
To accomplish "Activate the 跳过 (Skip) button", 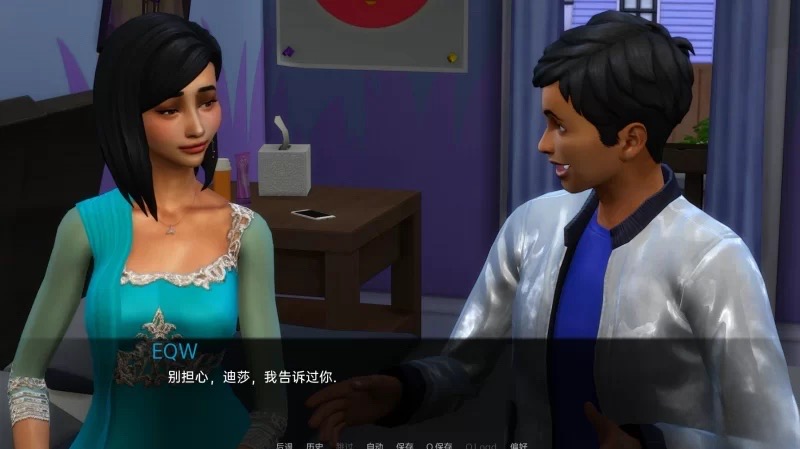I will (344, 444).
